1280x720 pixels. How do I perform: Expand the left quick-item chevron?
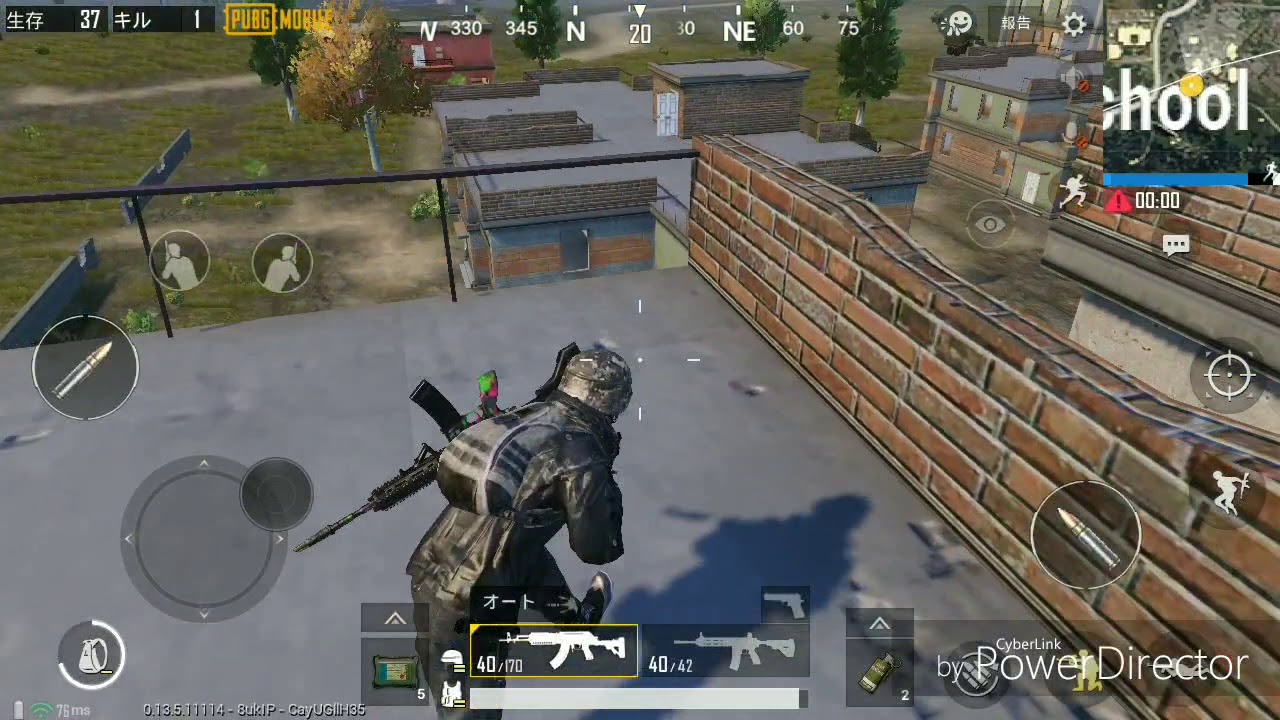[x=394, y=618]
